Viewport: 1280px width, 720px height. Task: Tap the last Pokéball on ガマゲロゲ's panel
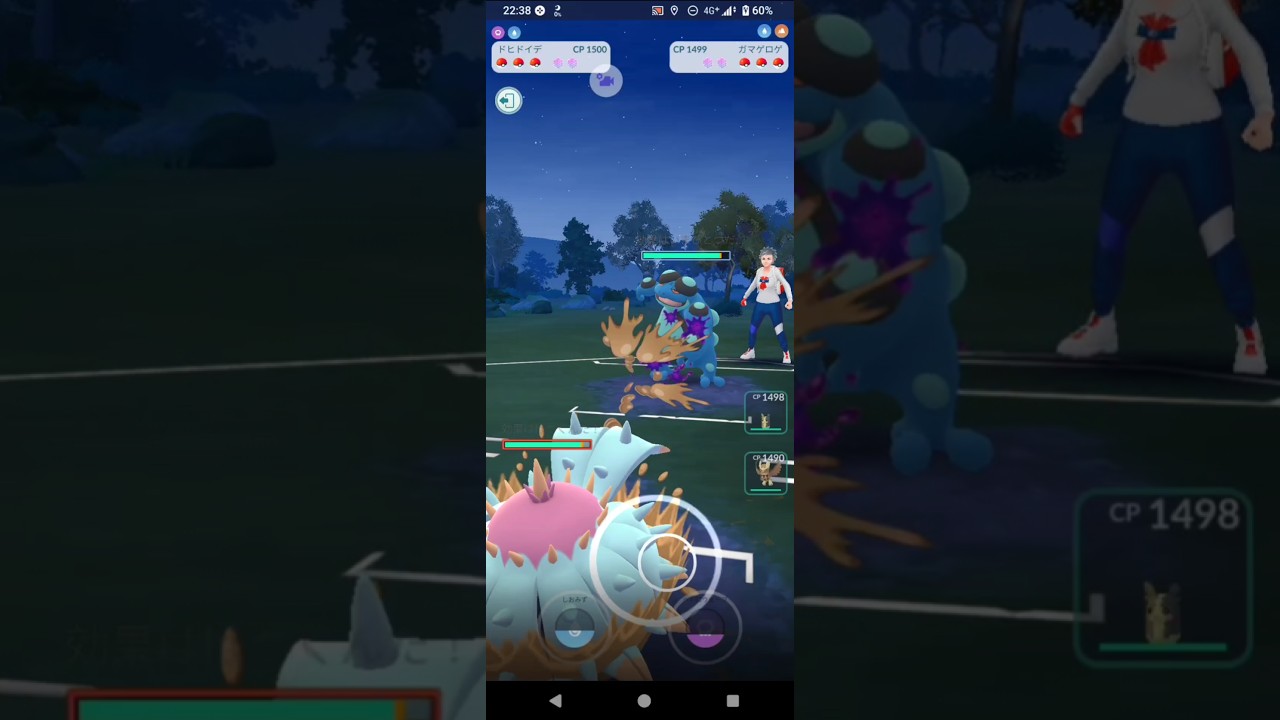pos(778,62)
